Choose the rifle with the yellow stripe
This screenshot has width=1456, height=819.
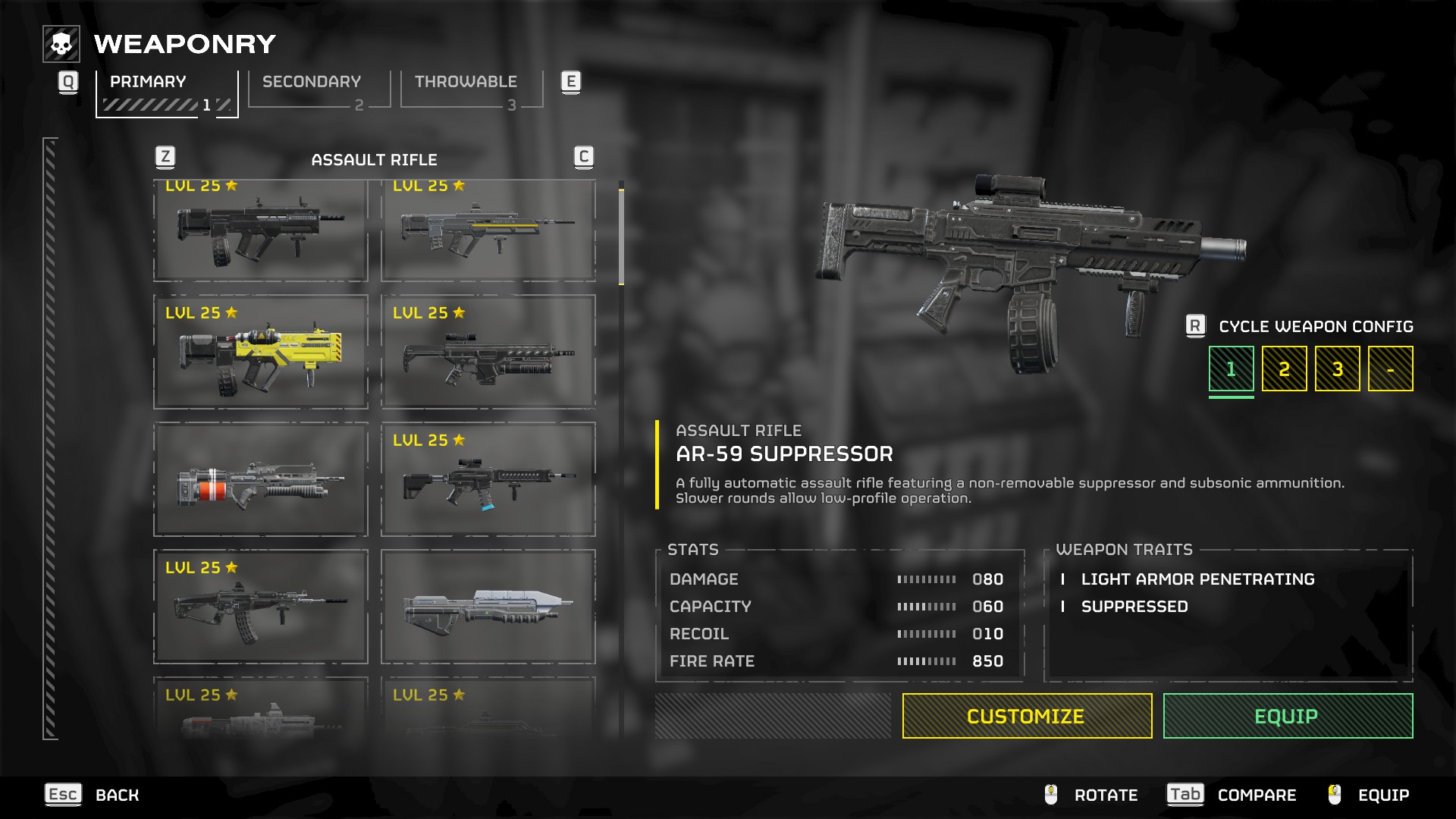(x=488, y=230)
